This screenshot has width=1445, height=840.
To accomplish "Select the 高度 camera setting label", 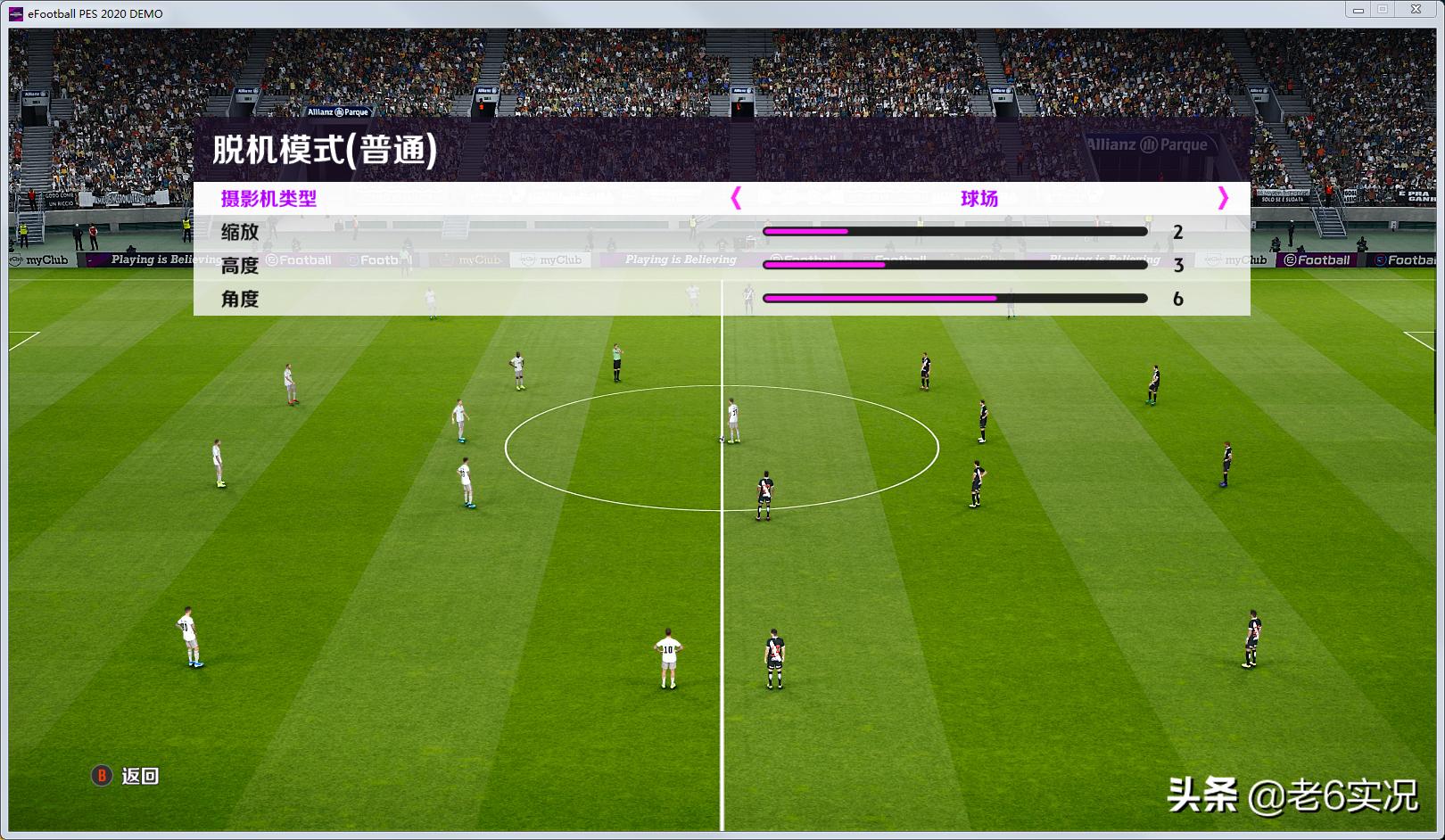I will click(239, 265).
